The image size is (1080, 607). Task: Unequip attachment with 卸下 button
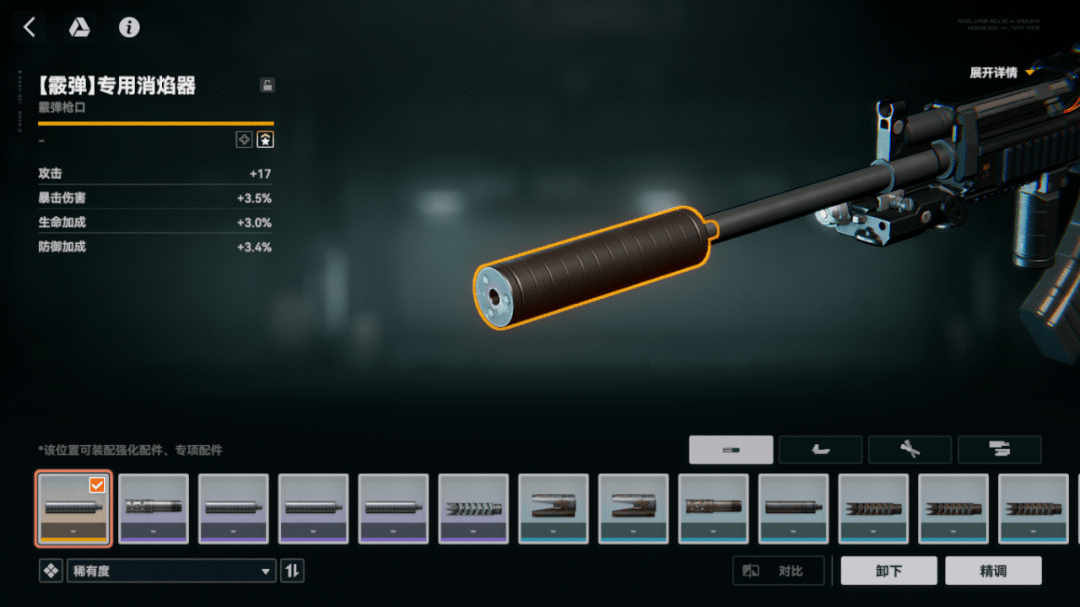point(888,571)
